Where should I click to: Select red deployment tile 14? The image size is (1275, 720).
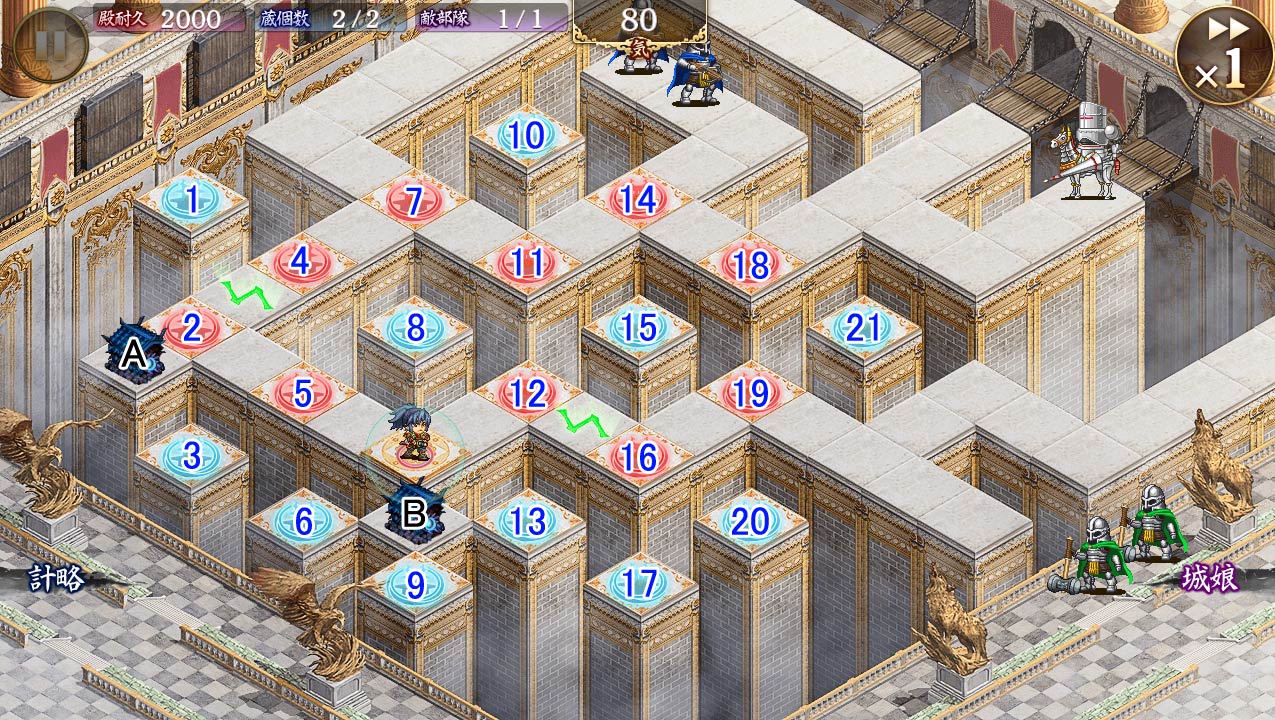[x=638, y=200]
